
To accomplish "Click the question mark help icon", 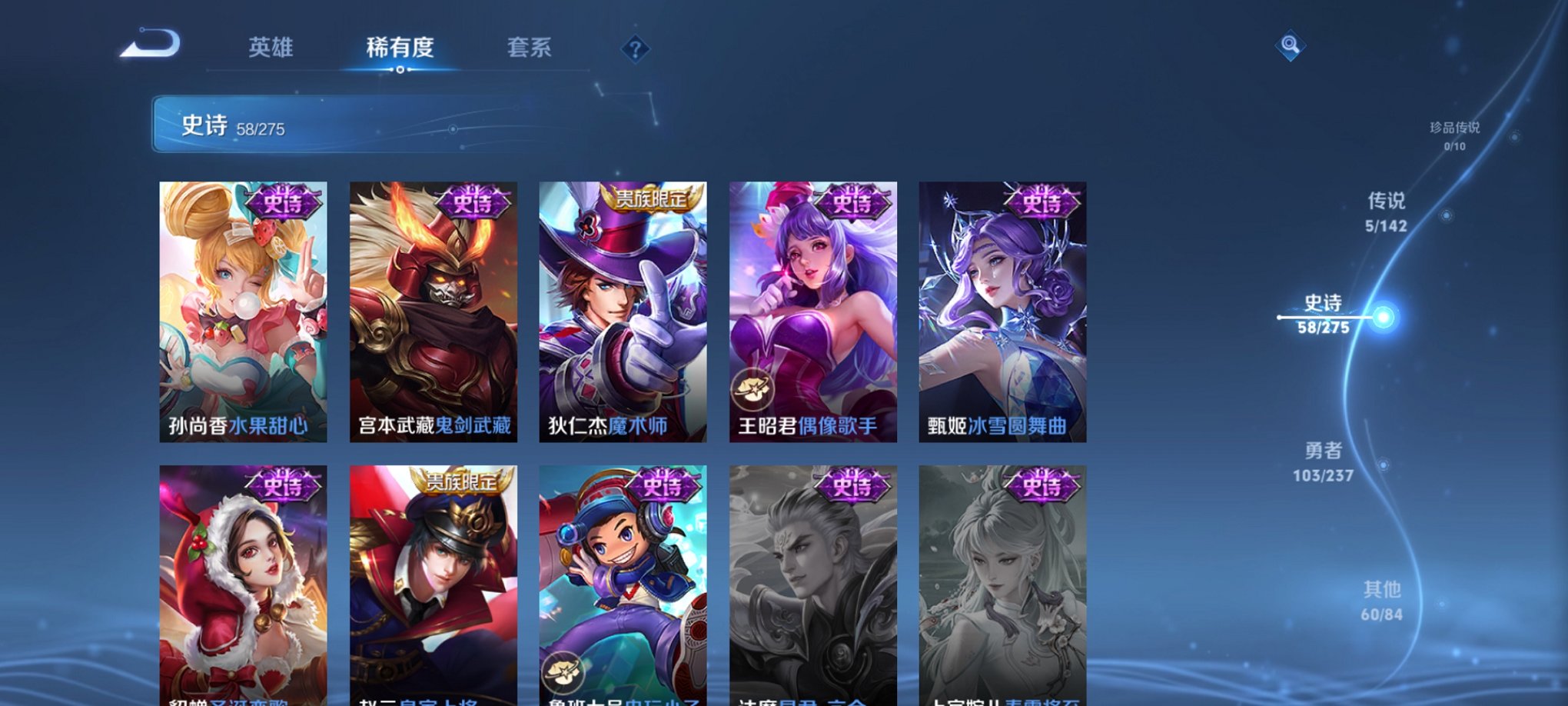I will 634,50.
